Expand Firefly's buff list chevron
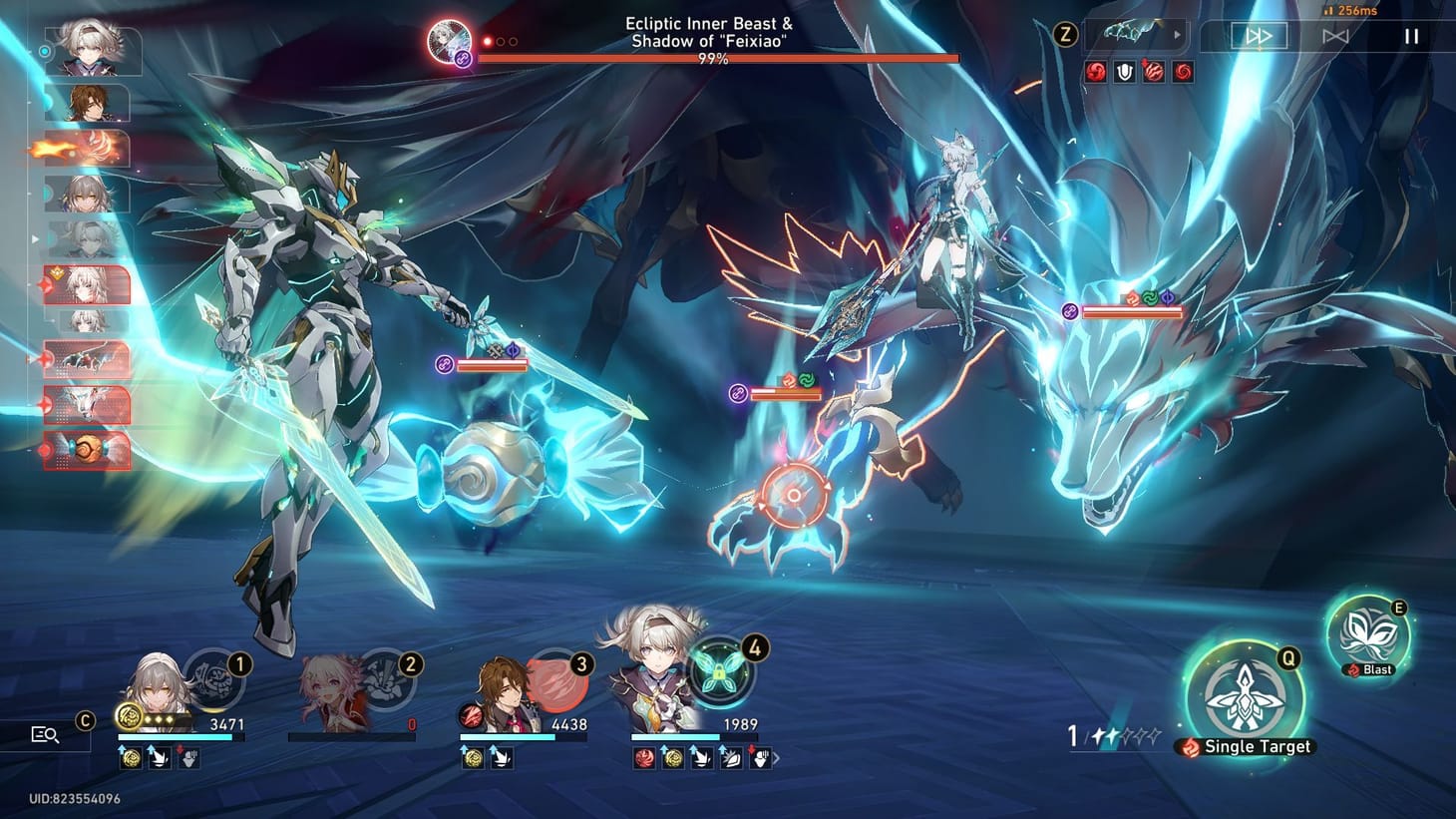Viewport: 1456px width, 819px height. 779,759
